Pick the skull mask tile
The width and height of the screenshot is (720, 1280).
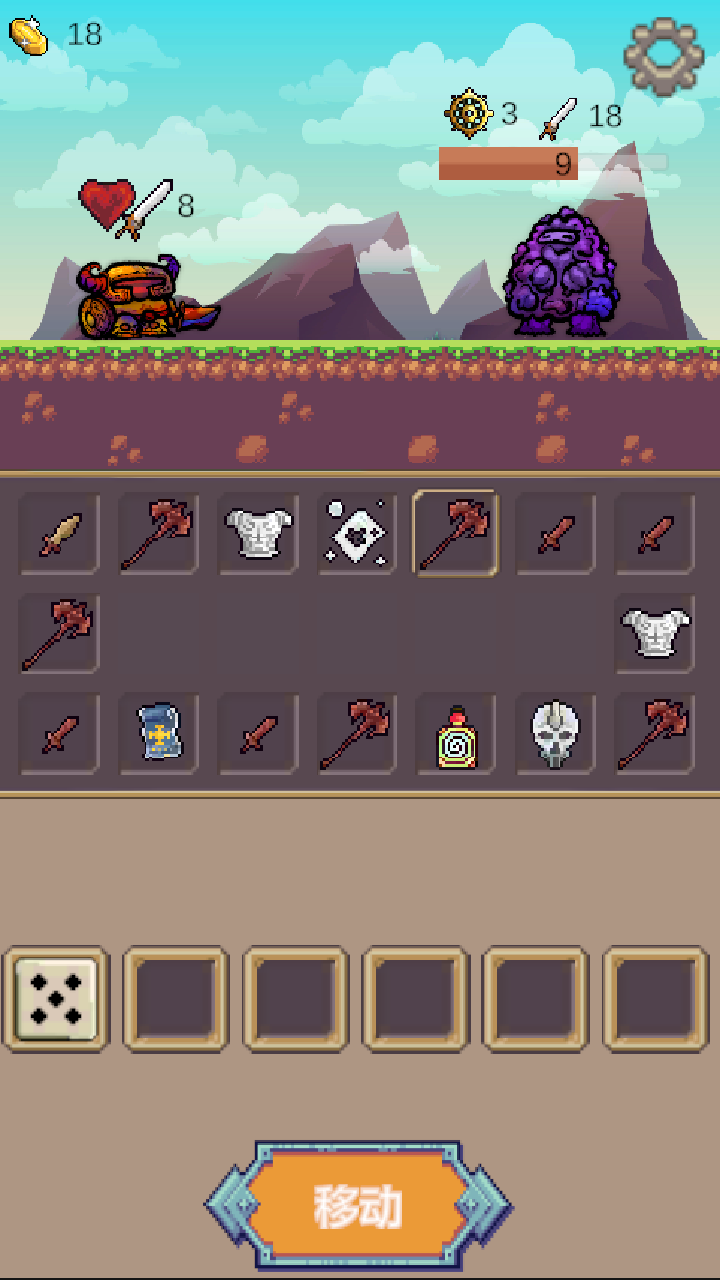(555, 734)
